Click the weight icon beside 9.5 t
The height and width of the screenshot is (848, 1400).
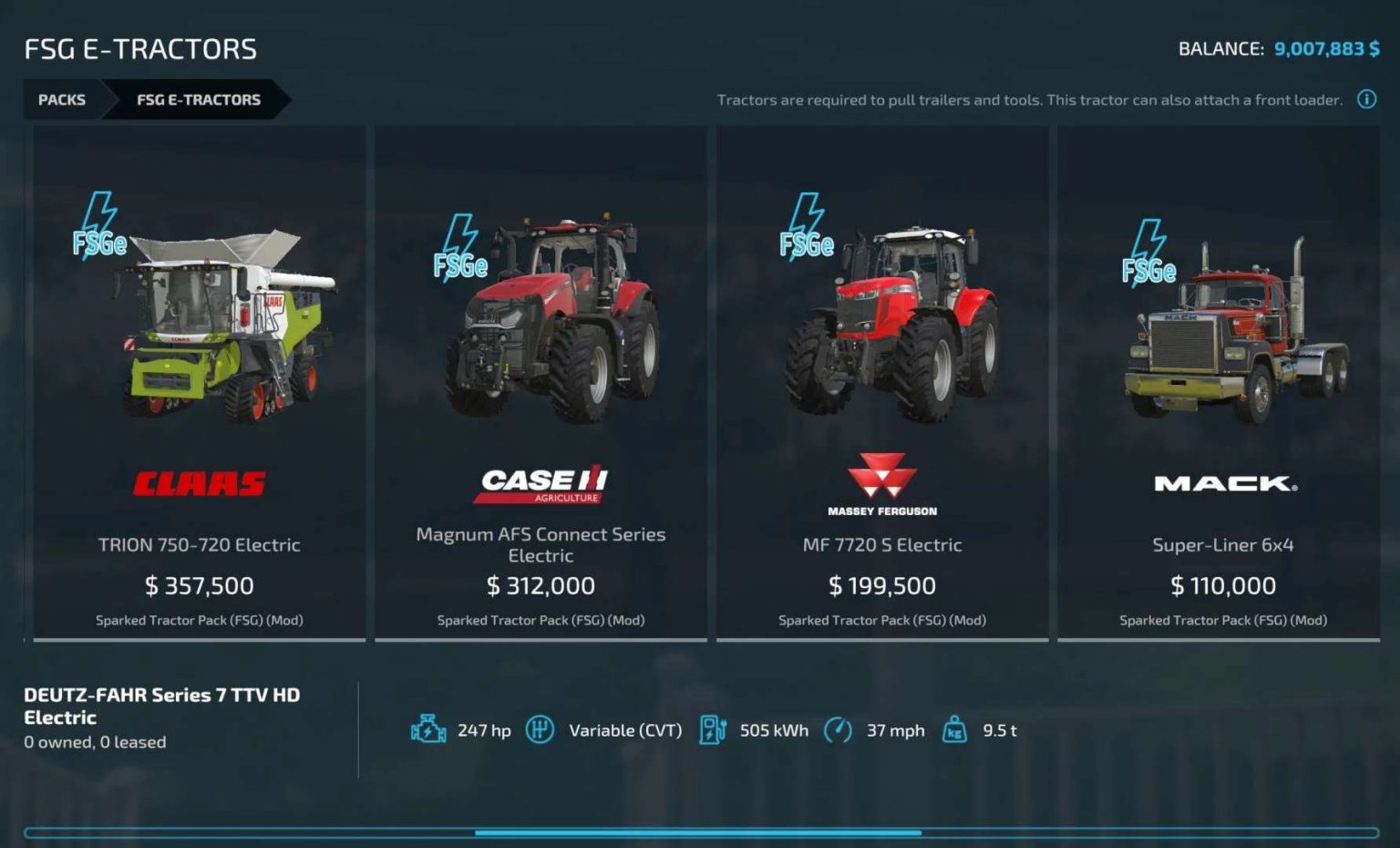[955, 730]
